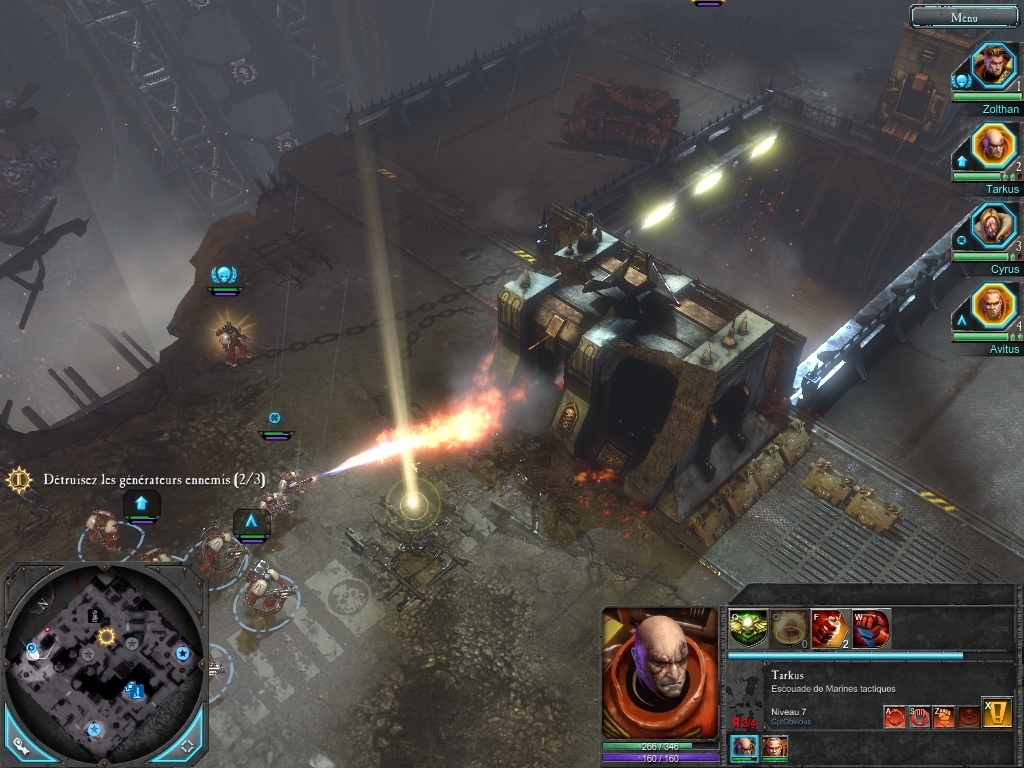This screenshot has width=1024, height=768.
Task: Click the yellow exclamation mark button
Action: click(996, 712)
